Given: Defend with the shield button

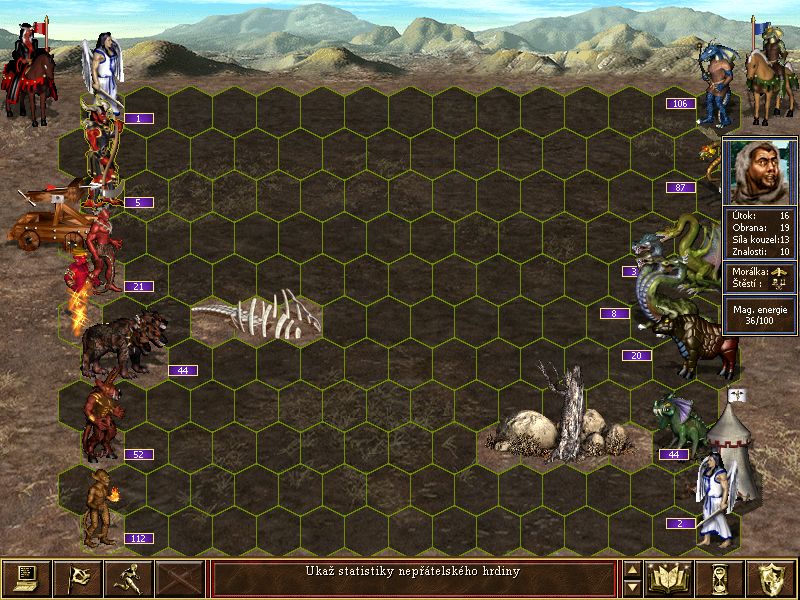Looking at the screenshot, I should 771,578.
